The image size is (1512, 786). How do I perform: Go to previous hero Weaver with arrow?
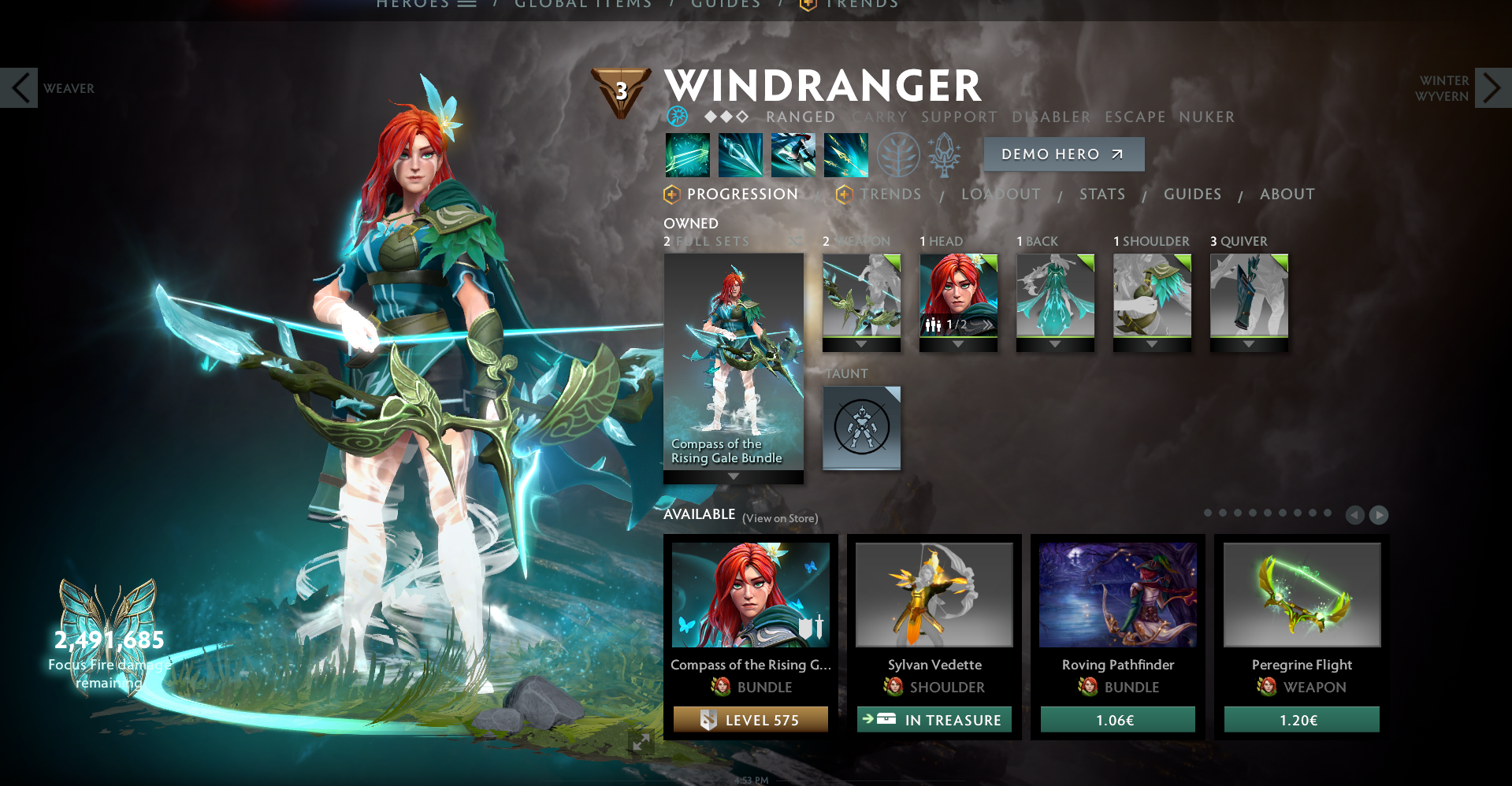19,87
